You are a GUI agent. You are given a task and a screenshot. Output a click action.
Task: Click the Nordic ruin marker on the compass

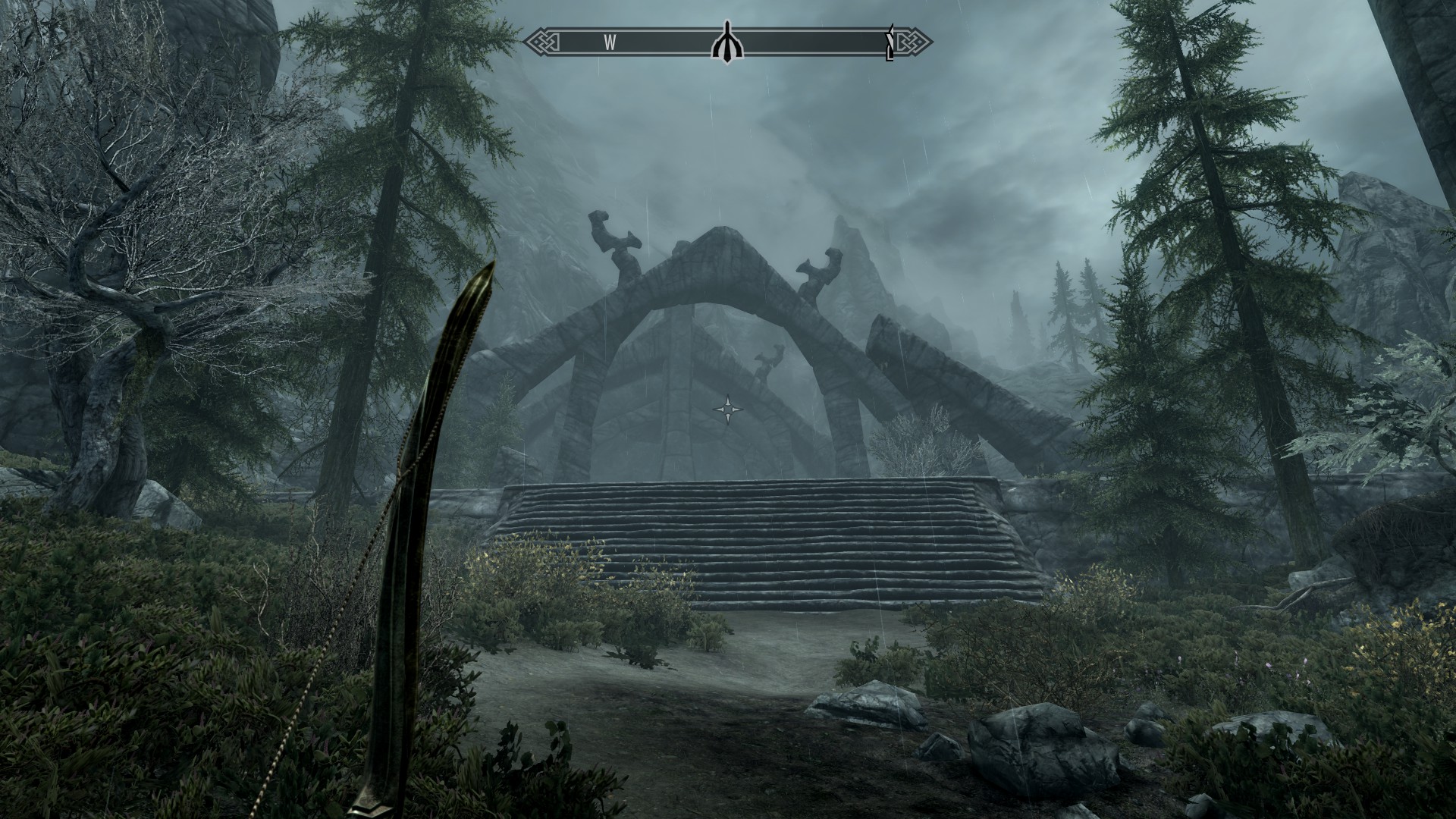click(728, 44)
